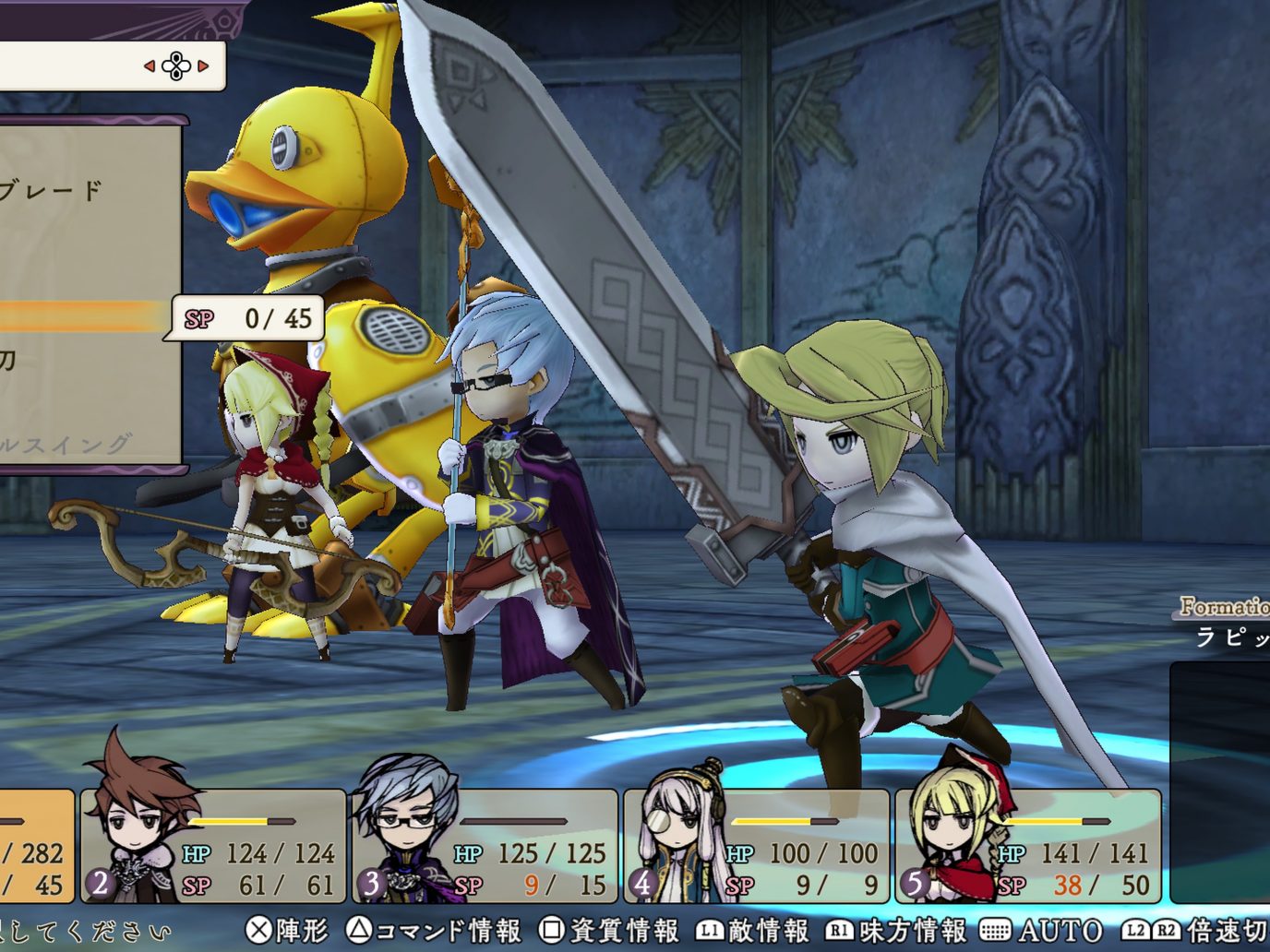Click the left red arrow in the header
This screenshot has height=952, width=1270.
150,66
